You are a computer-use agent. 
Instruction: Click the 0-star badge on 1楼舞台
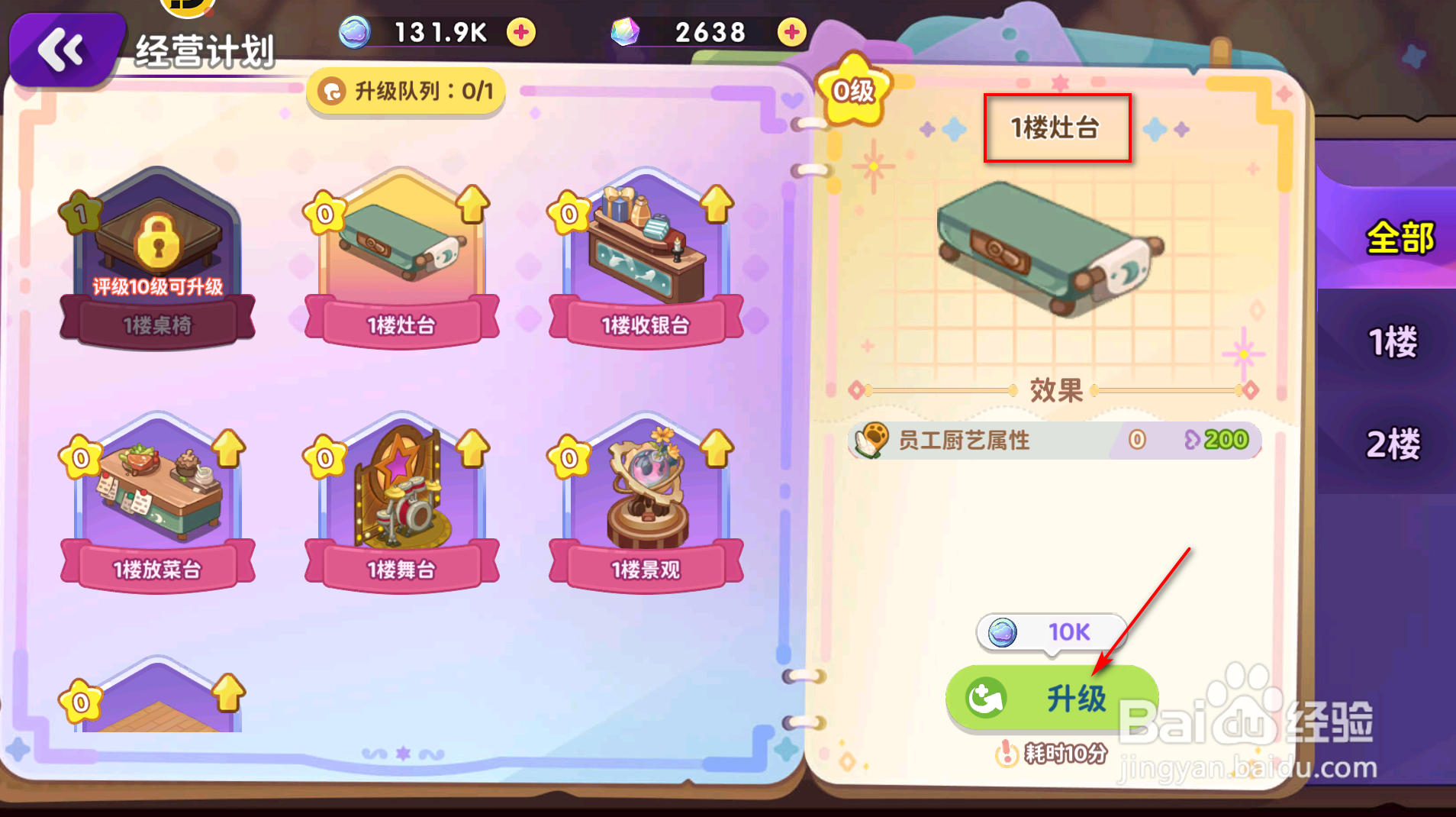[324, 458]
